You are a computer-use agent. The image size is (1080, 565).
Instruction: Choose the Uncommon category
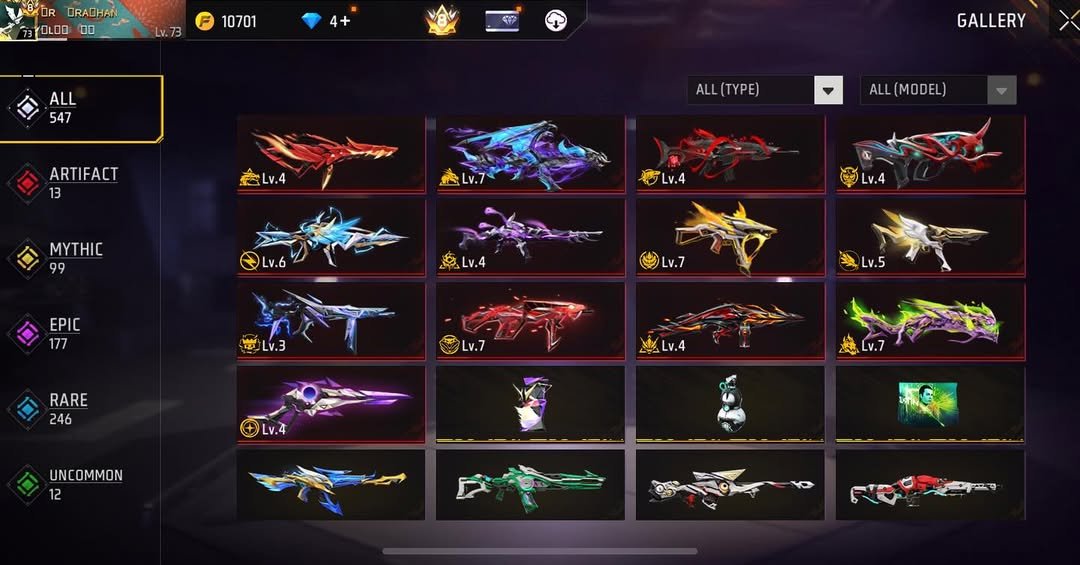pyautogui.click(x=84, y=483)
